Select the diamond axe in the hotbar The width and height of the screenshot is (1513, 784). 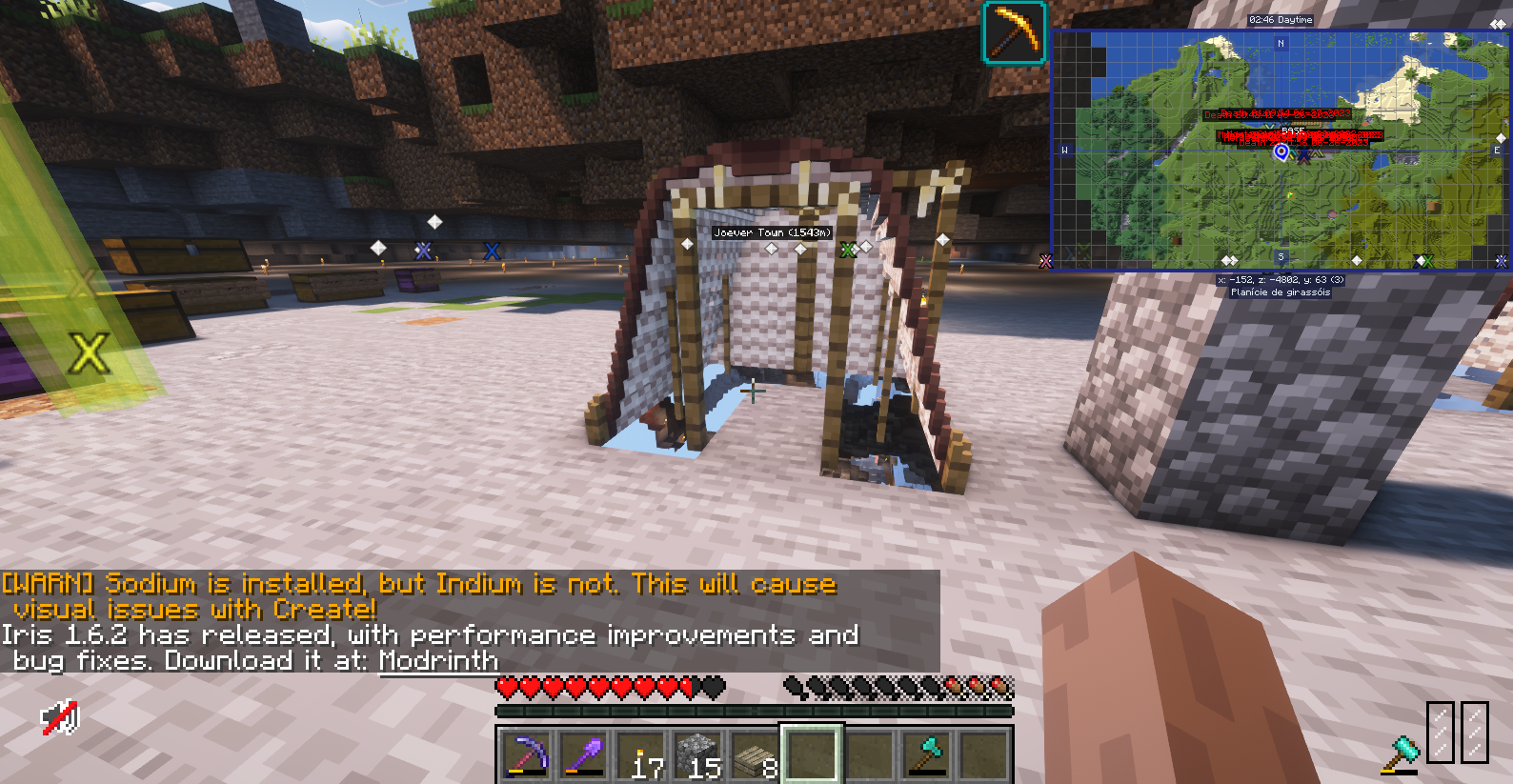pyautogui.click(x=929, y=755)
